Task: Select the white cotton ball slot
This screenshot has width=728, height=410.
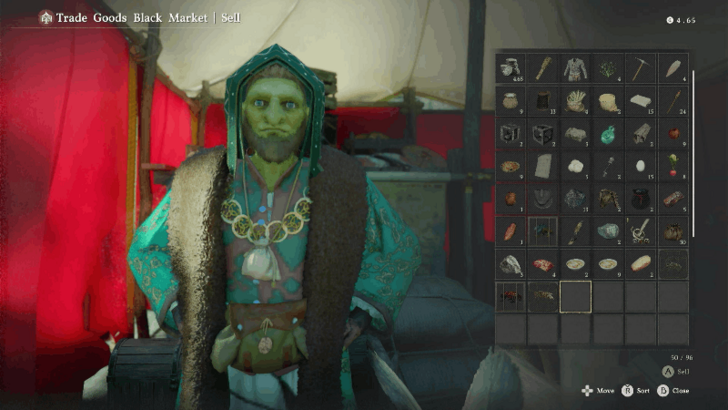Action: point(575,166)
